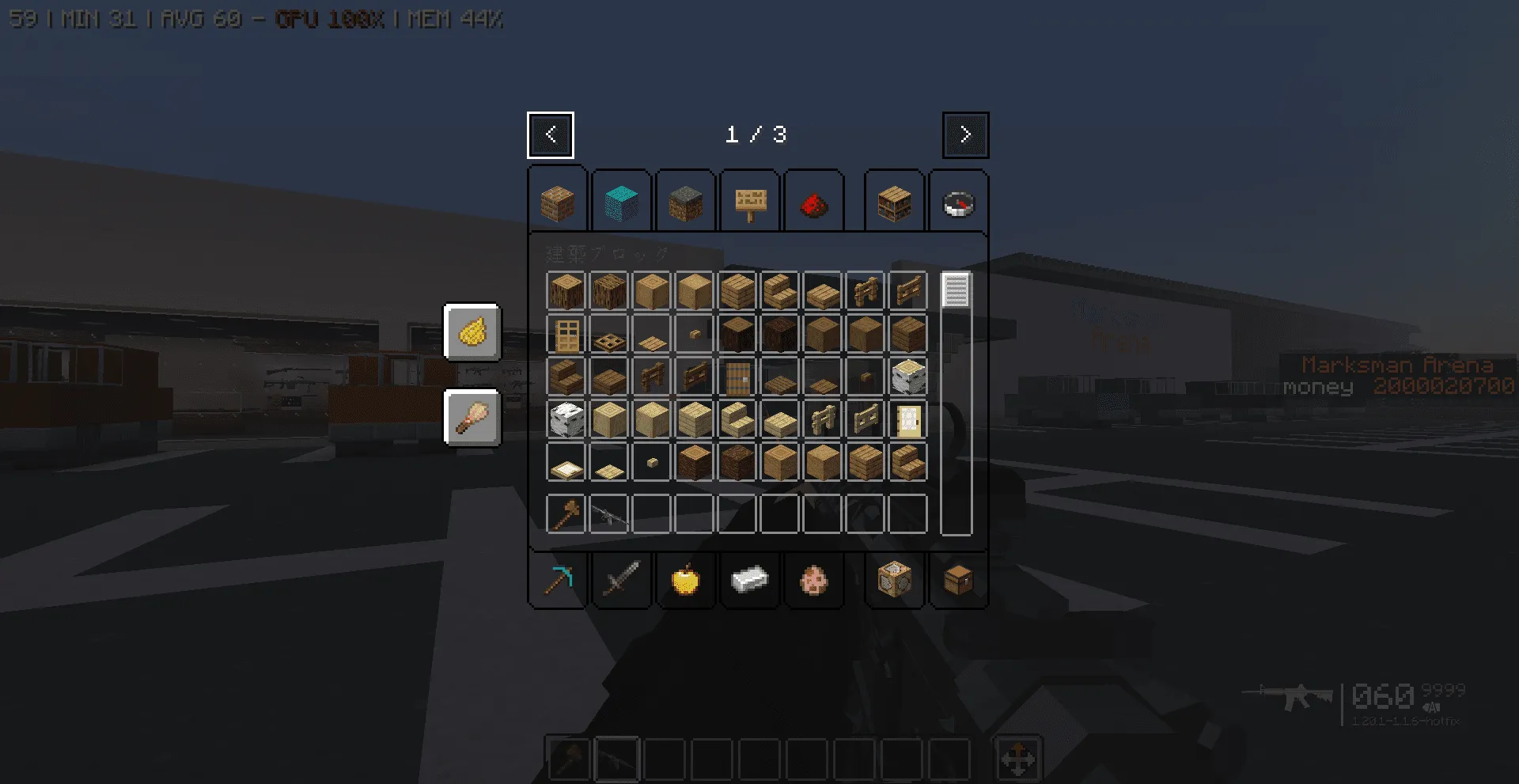This screenshot has width=1519, height=784.
Task: Select the oak door item
Action: click(566, 334)
